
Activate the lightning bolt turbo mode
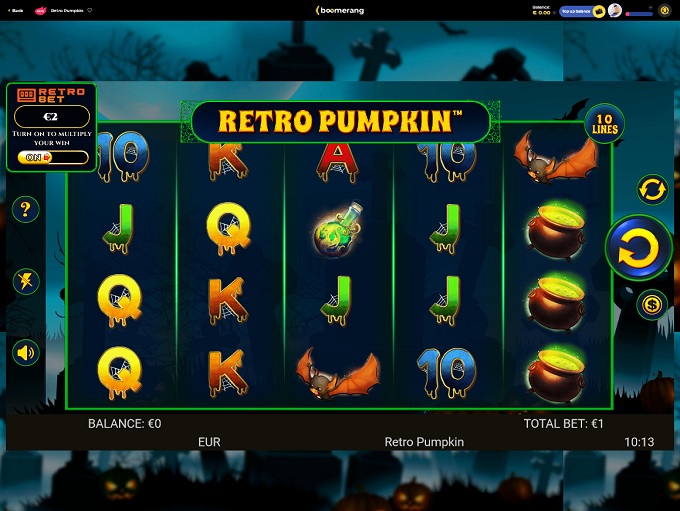(26, 281)
